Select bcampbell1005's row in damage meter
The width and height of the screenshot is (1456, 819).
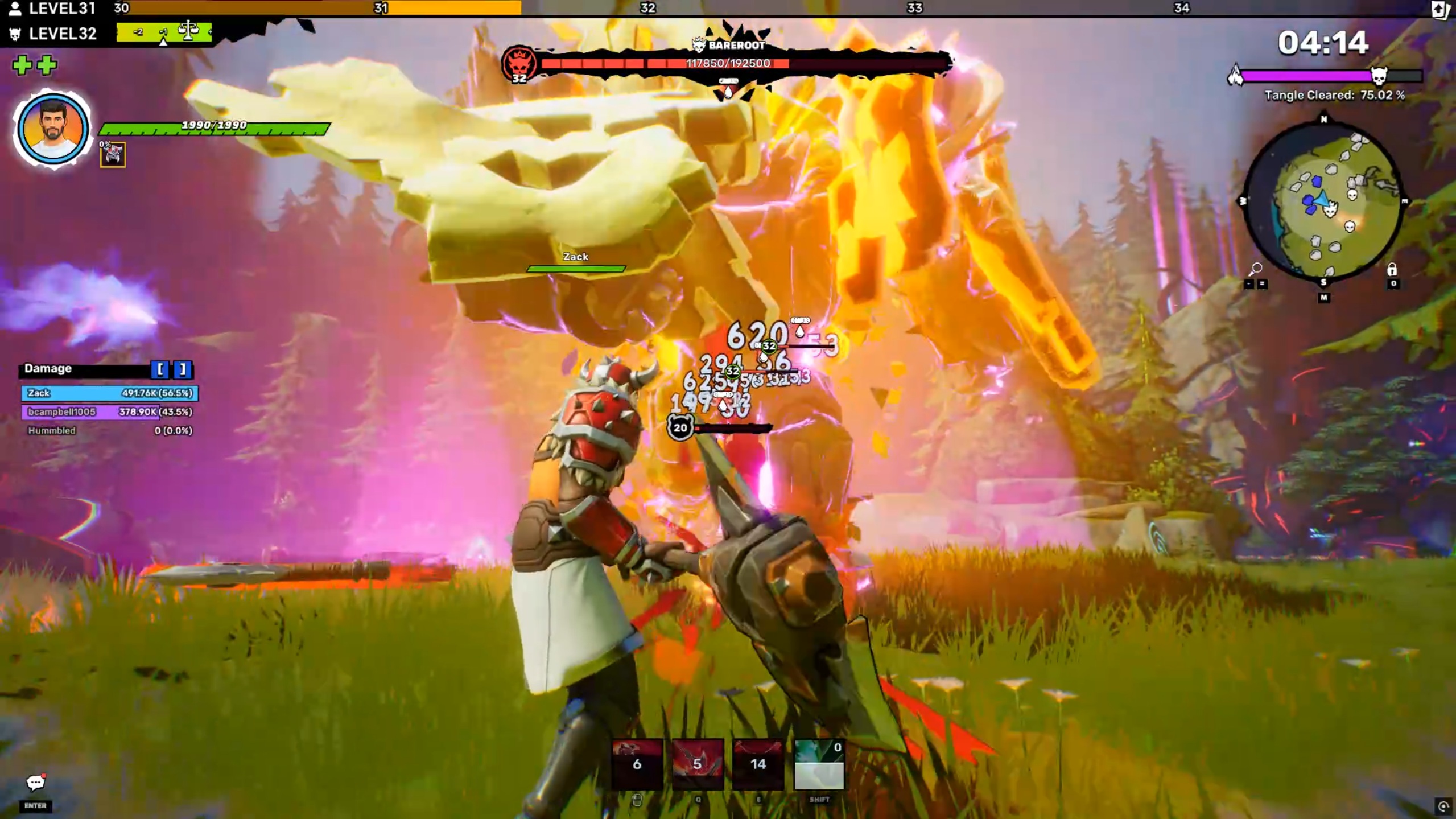(110, 412)
